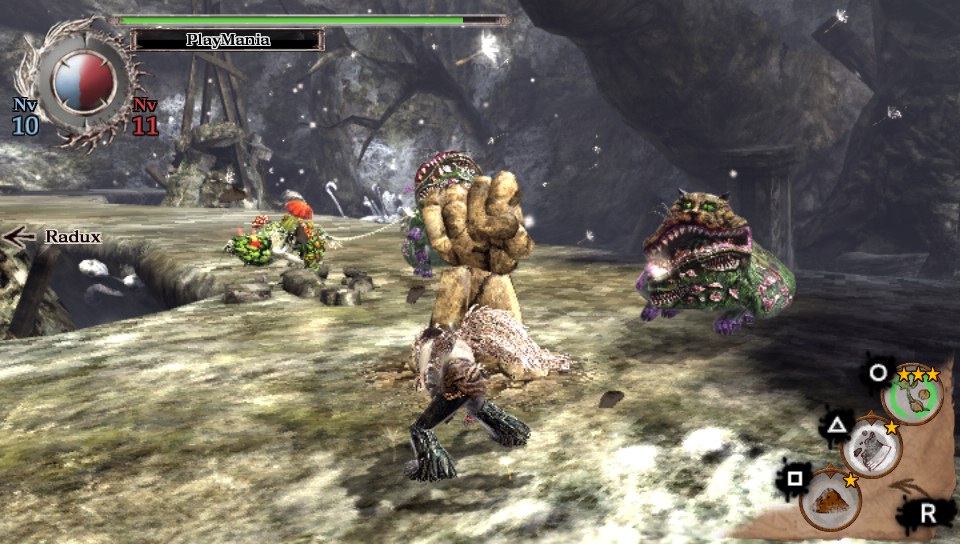Image resolution: width=960 pixels, height=544 pixels.
Task: Click the blue and red soul orb
Action: tap(83, 84)
